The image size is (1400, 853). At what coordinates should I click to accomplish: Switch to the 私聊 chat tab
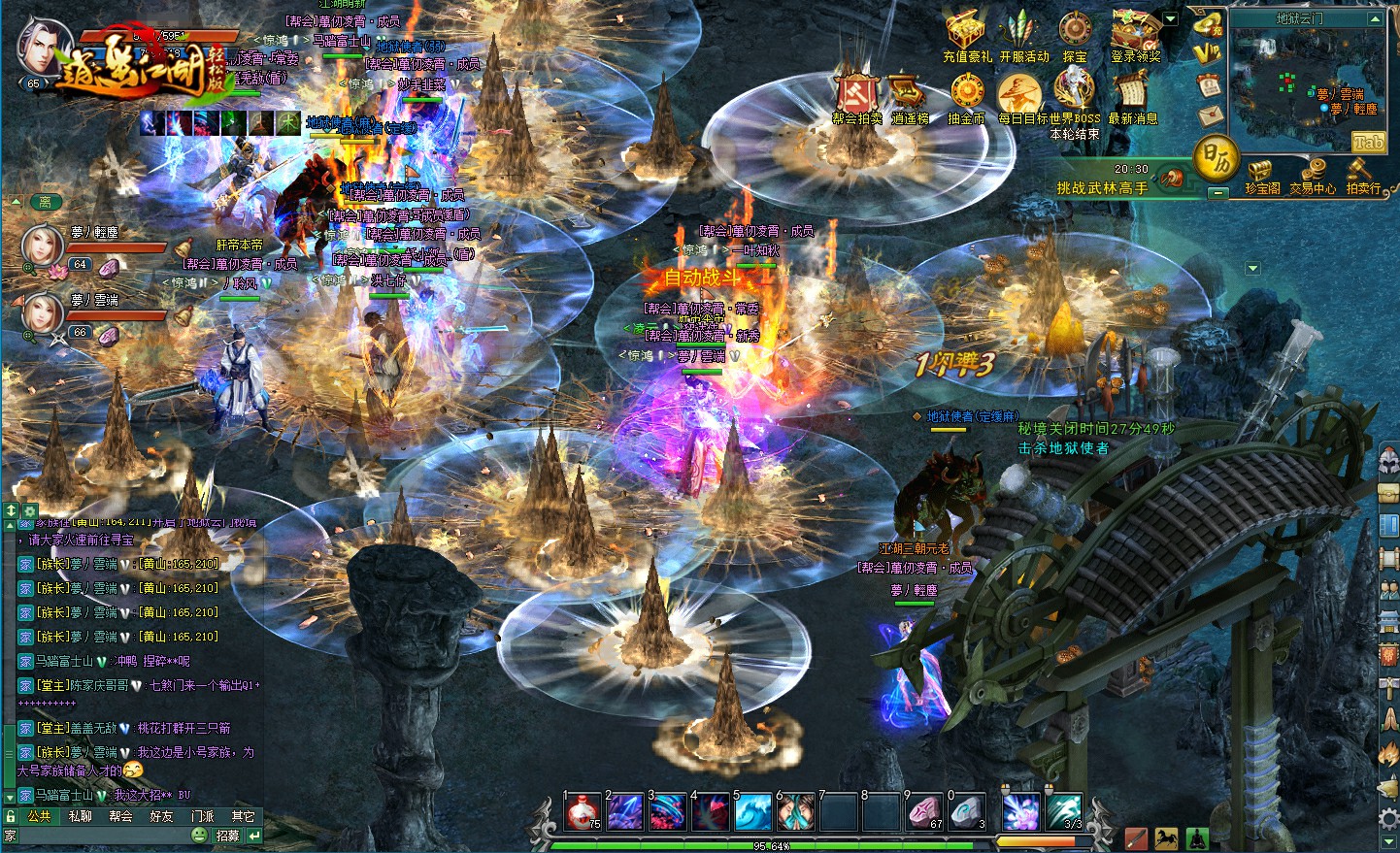81,816
